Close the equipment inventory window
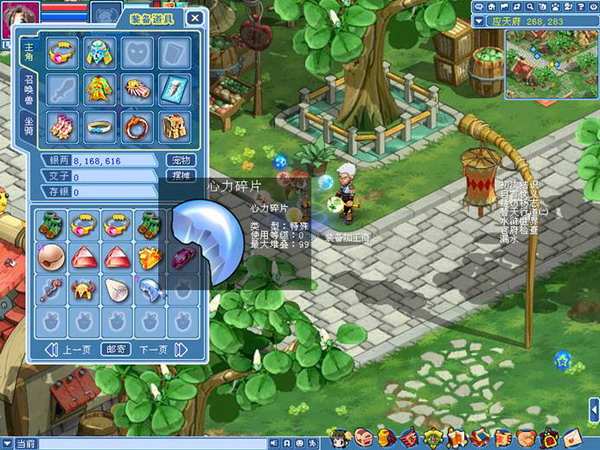The image size is (600, 450). [x=195, y=17]
